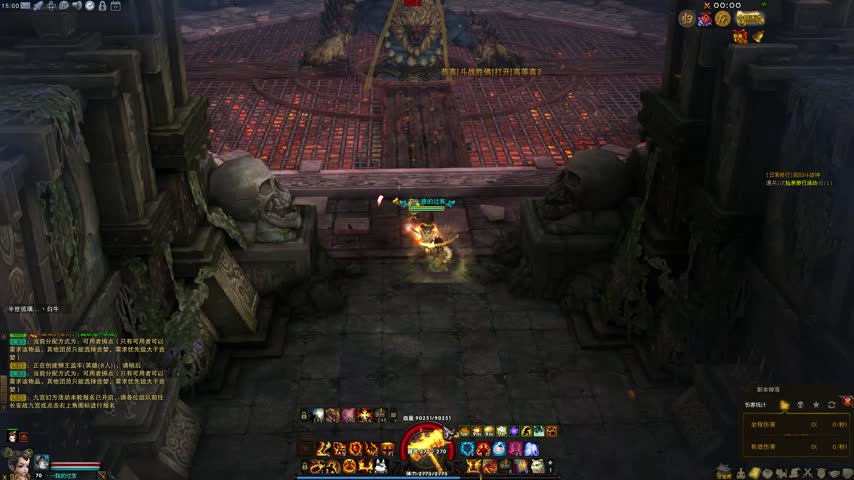
Task: Open the crossed swords menu icon
Action: 807,472
